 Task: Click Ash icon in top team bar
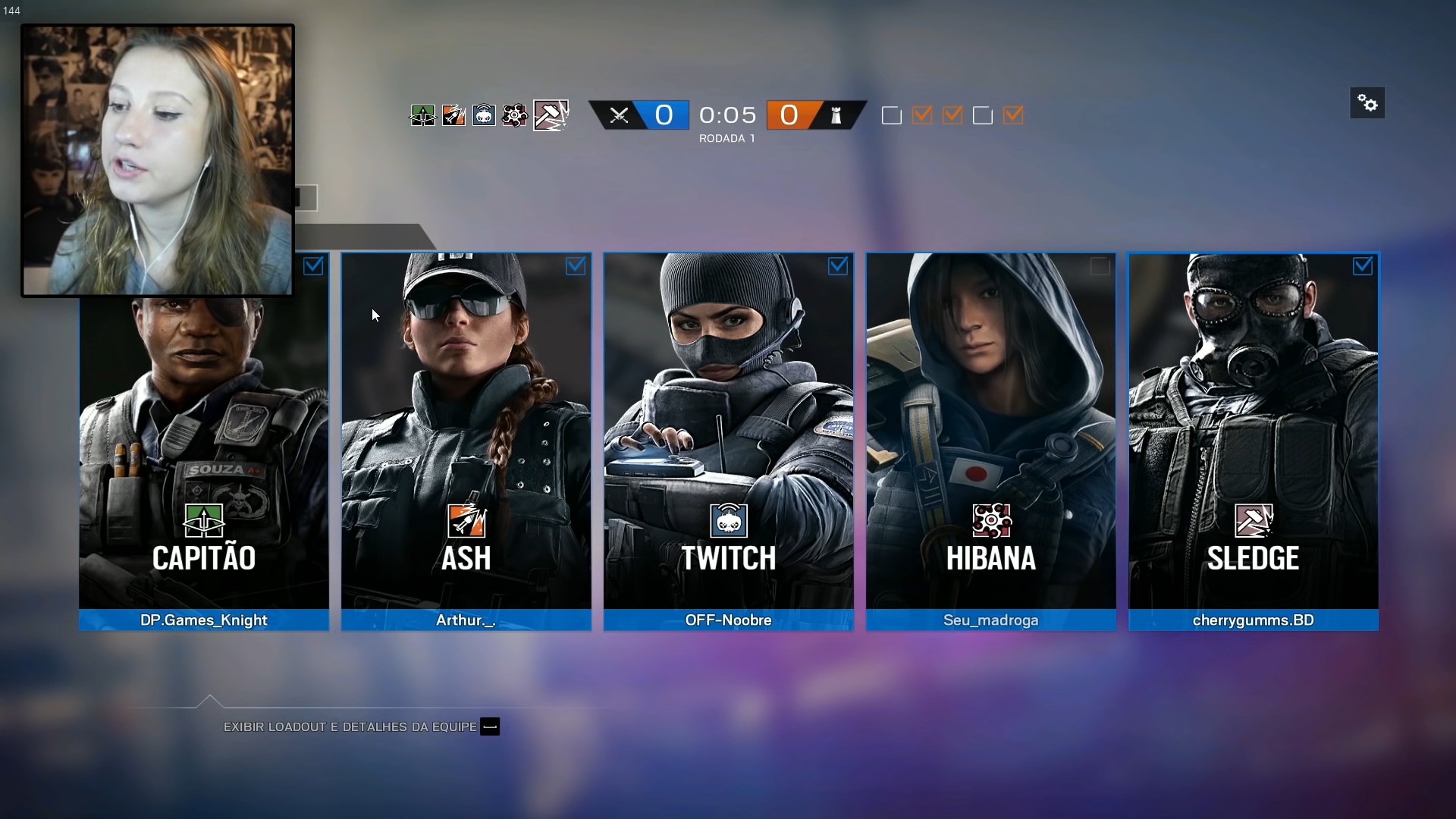pos(453,115)
